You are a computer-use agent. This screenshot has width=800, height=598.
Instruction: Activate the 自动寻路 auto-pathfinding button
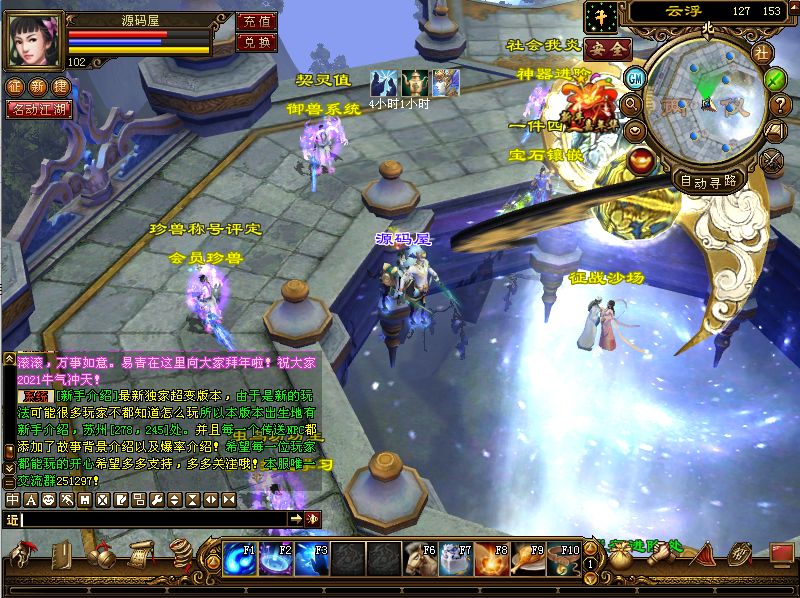pyautogui.click(x=707, y=181)
